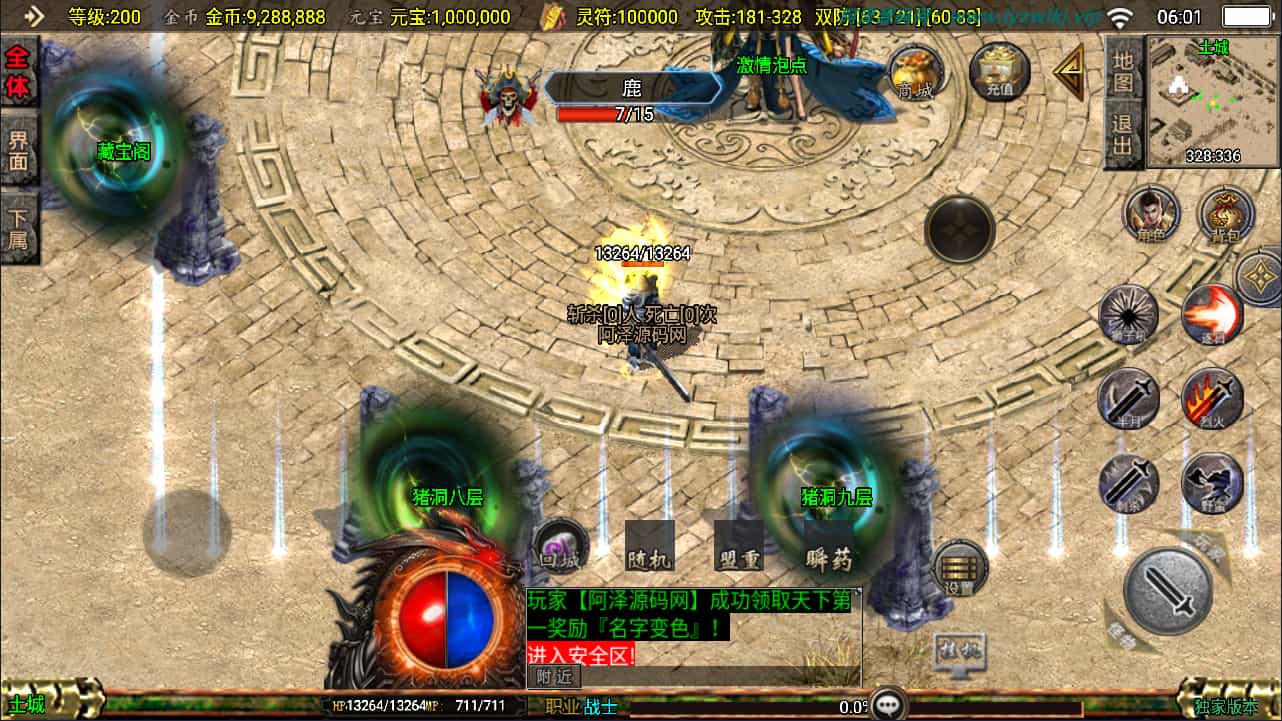Use the 野蛮 charge skill
The width and height of the screenshot is (1282, 721).
1212,483
